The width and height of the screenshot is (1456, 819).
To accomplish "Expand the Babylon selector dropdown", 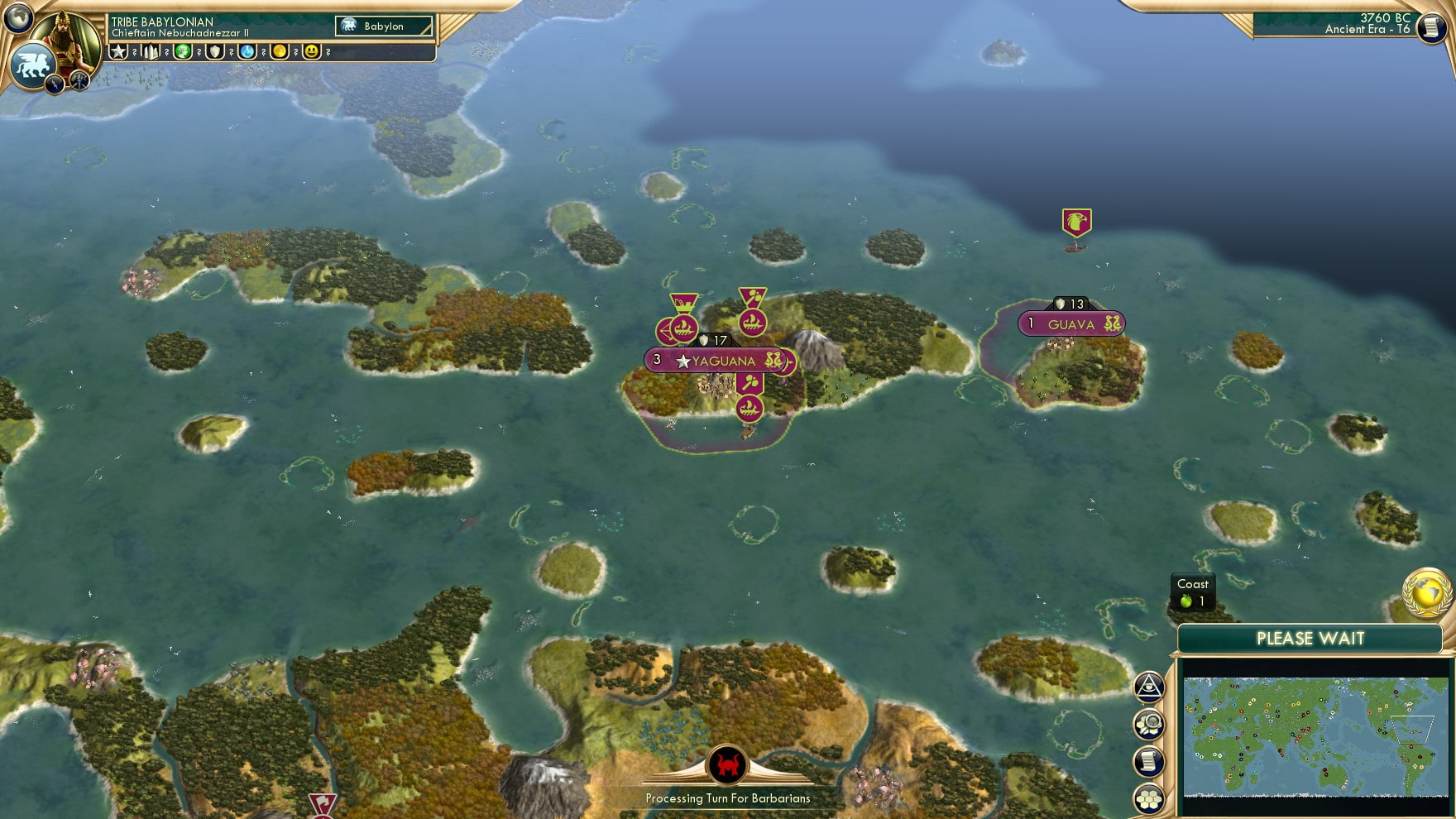I will [x=383, y=26].
